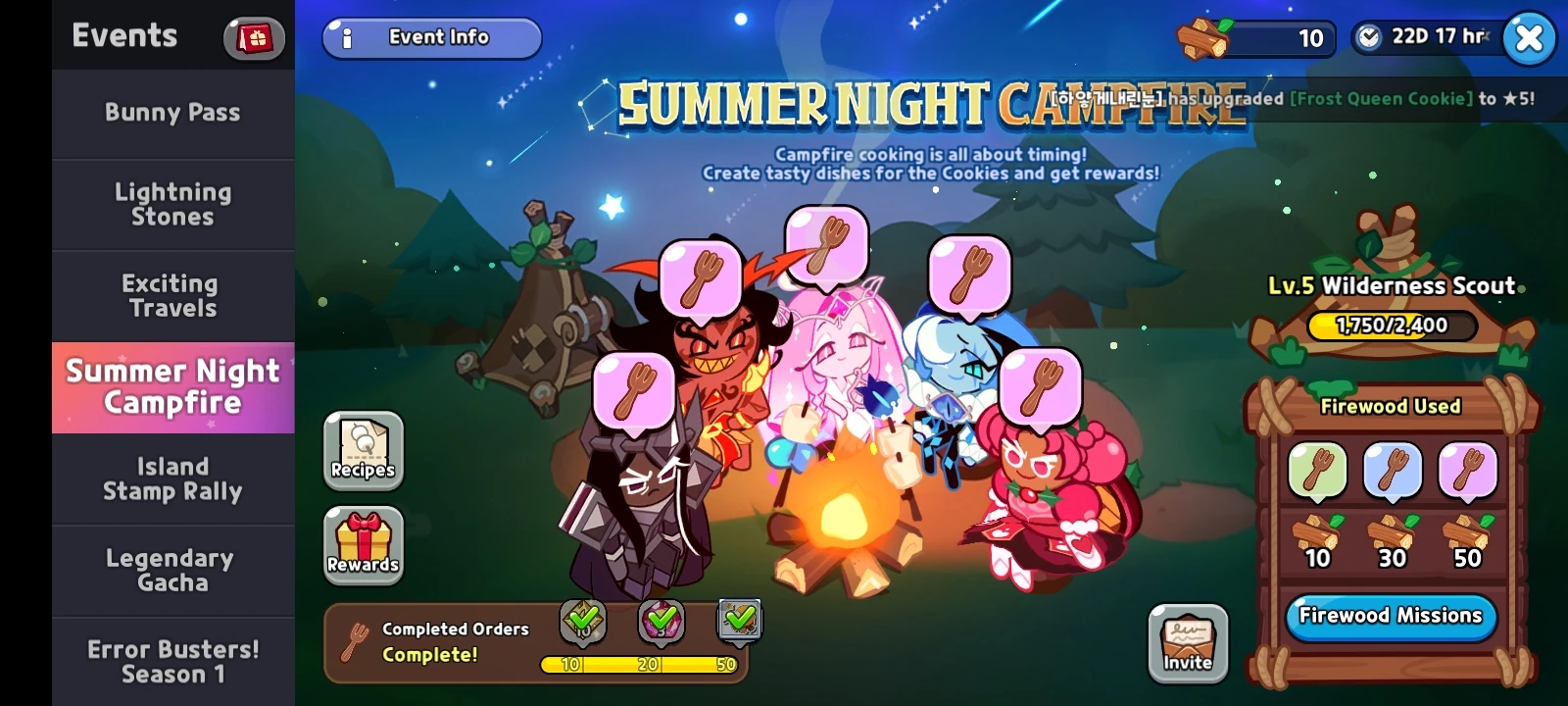Viewport: 1568px width, 706px height.
Task: Expand the Firewood Used panel
Action: click(1389, 406)
